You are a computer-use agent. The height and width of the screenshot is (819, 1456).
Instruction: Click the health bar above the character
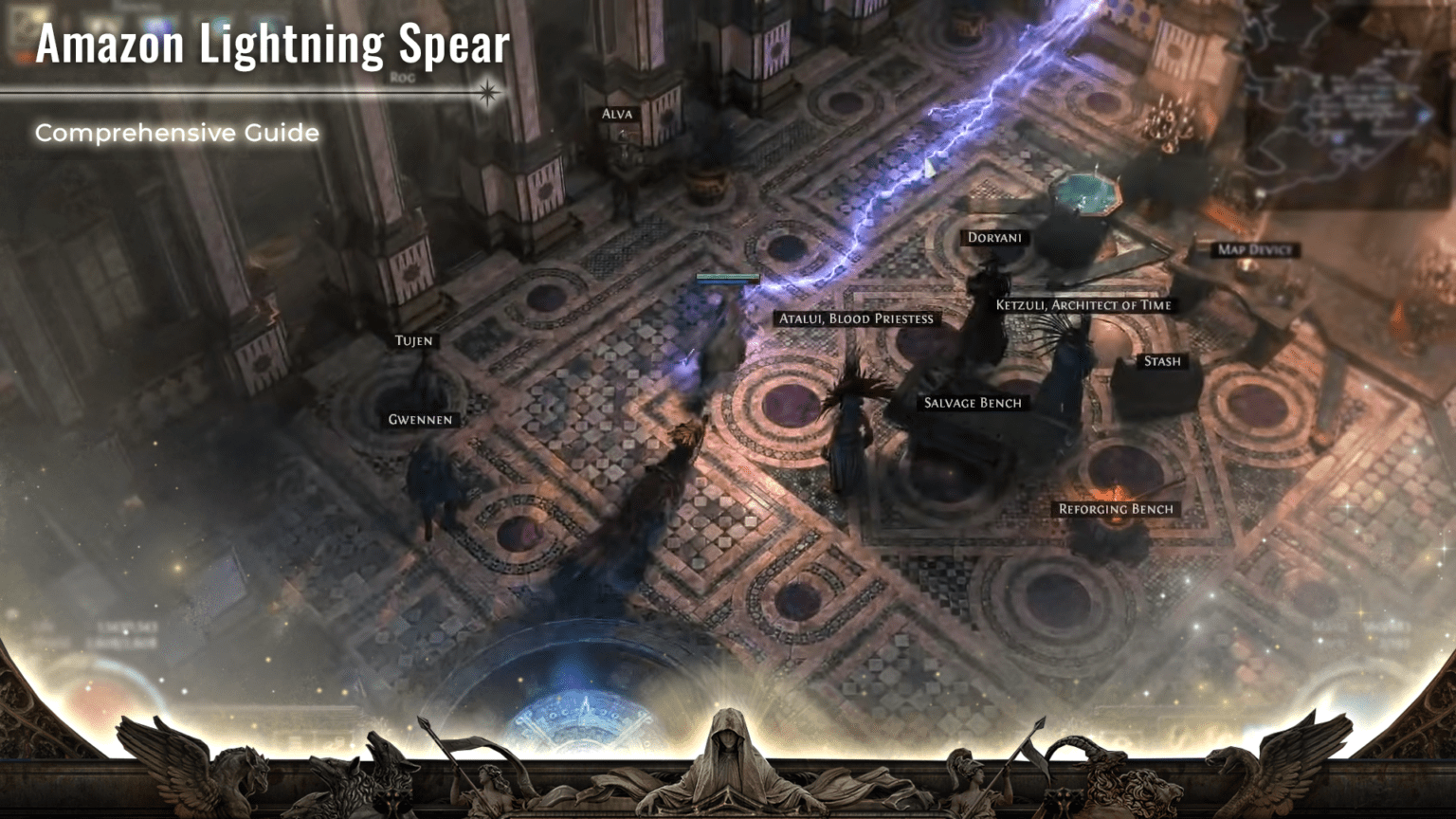726,275
